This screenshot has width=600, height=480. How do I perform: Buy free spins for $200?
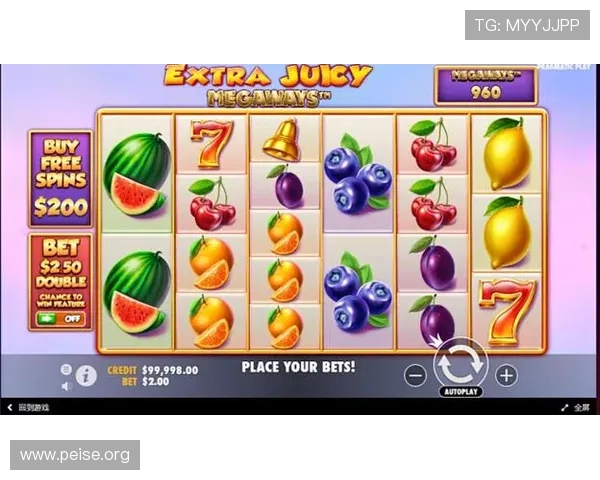click(x=61, y=178)
